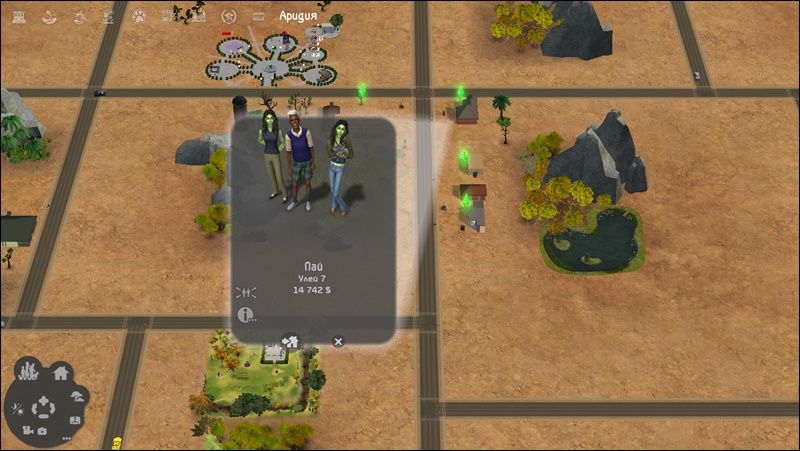This screenshot has height=451, width=800.
Task: Take a snapshot with the camera icon
Action: point(43,431)
